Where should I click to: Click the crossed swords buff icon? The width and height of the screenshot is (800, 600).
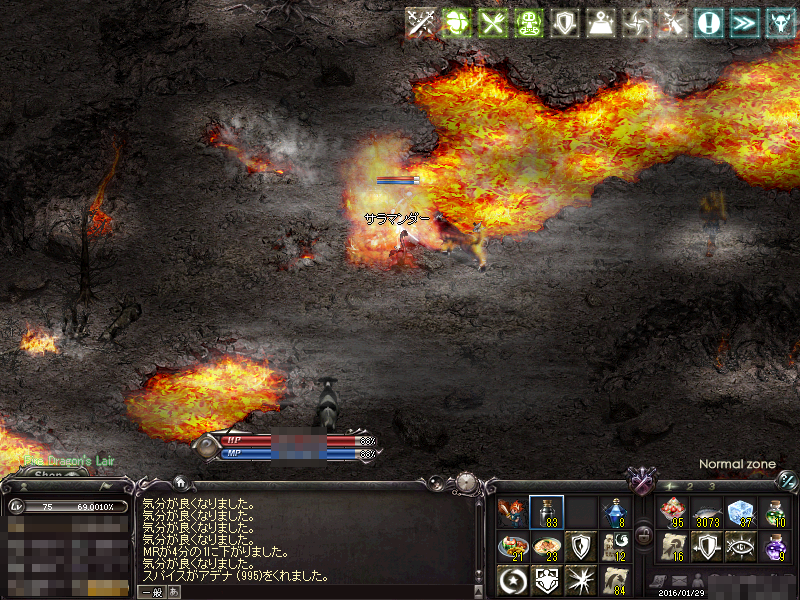(x=421, y=22)
